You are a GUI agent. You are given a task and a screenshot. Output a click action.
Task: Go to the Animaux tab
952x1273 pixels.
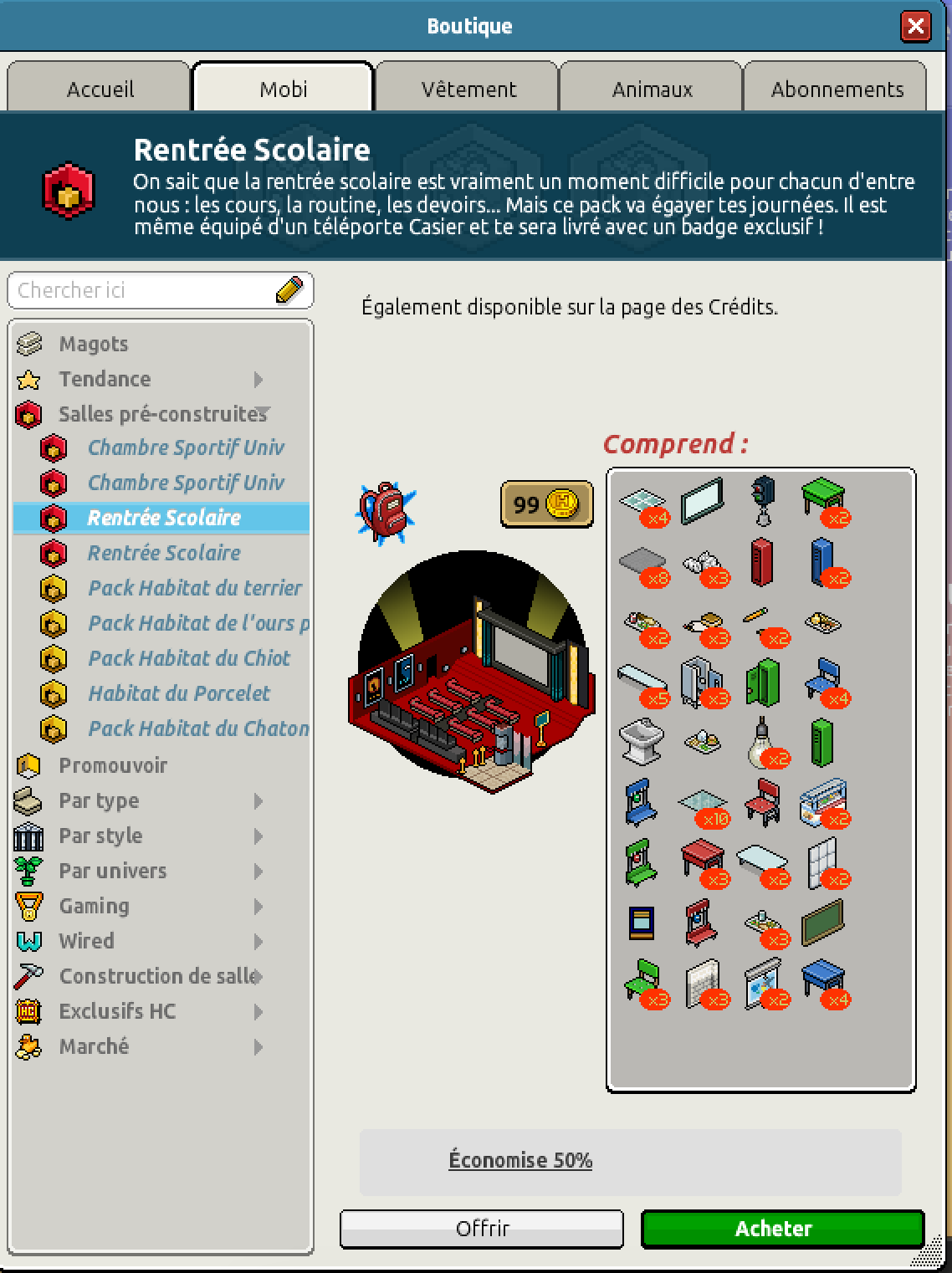(652, 89)
